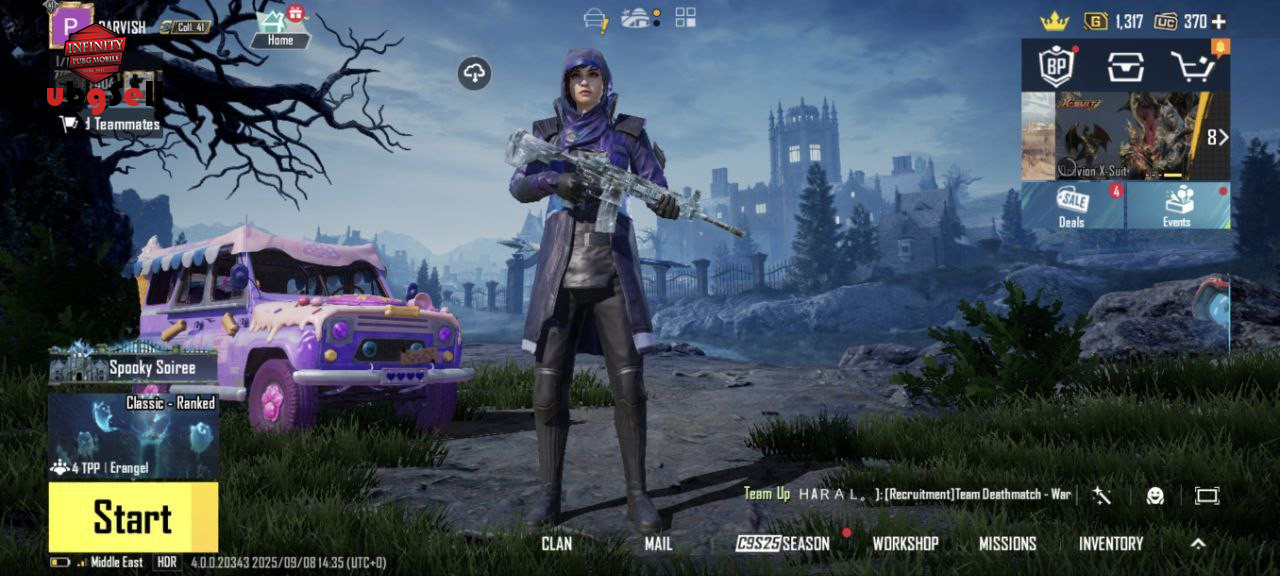Click the cloud download icon
1280x576 pixels.
click(x=475, y=72)
